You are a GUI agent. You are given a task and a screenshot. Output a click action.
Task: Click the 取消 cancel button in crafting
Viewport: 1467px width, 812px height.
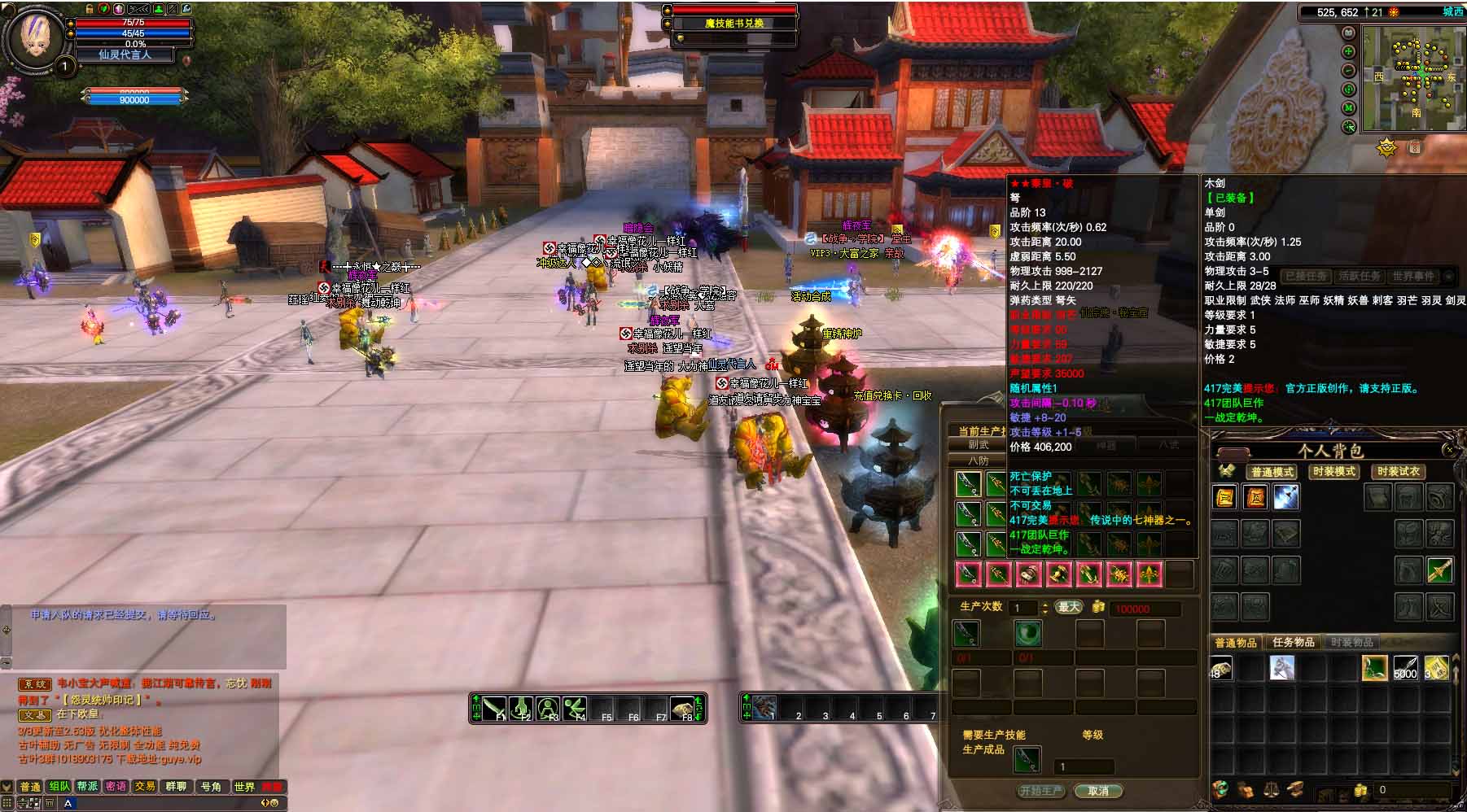click(1098, 791)
